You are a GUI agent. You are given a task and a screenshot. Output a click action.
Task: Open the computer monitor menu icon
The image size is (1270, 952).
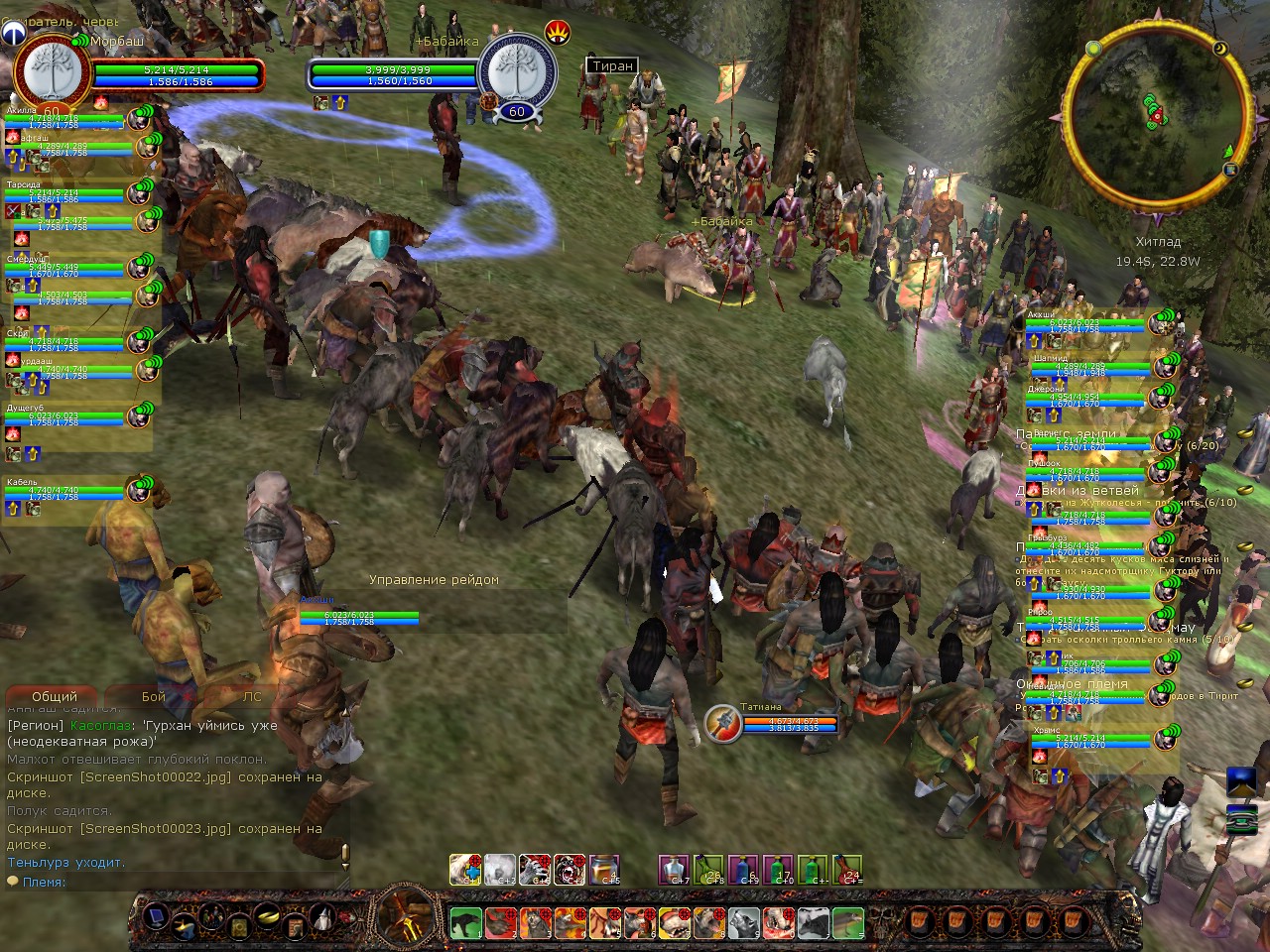[156, 915]
